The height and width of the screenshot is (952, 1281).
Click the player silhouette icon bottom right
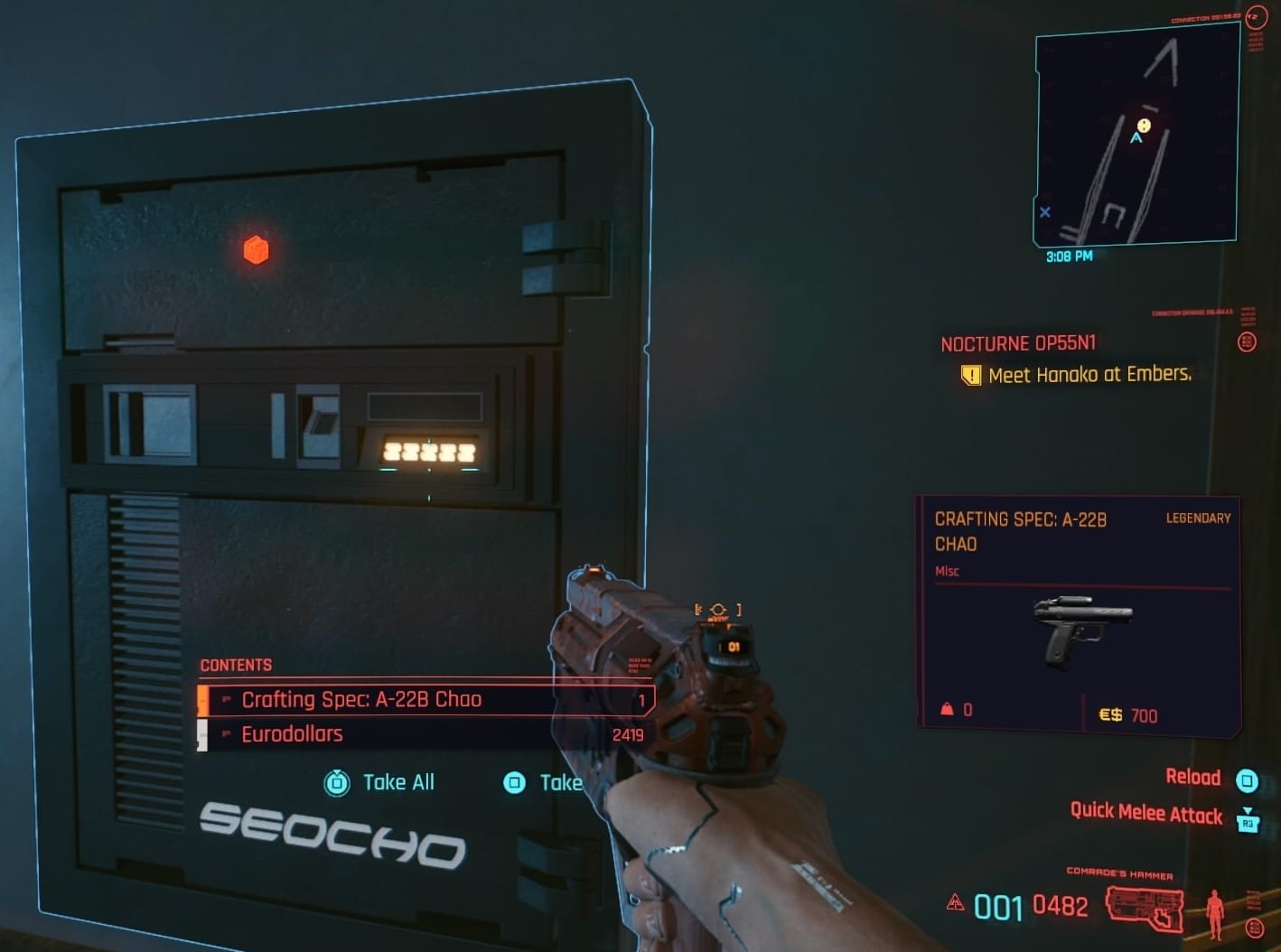1216,914
